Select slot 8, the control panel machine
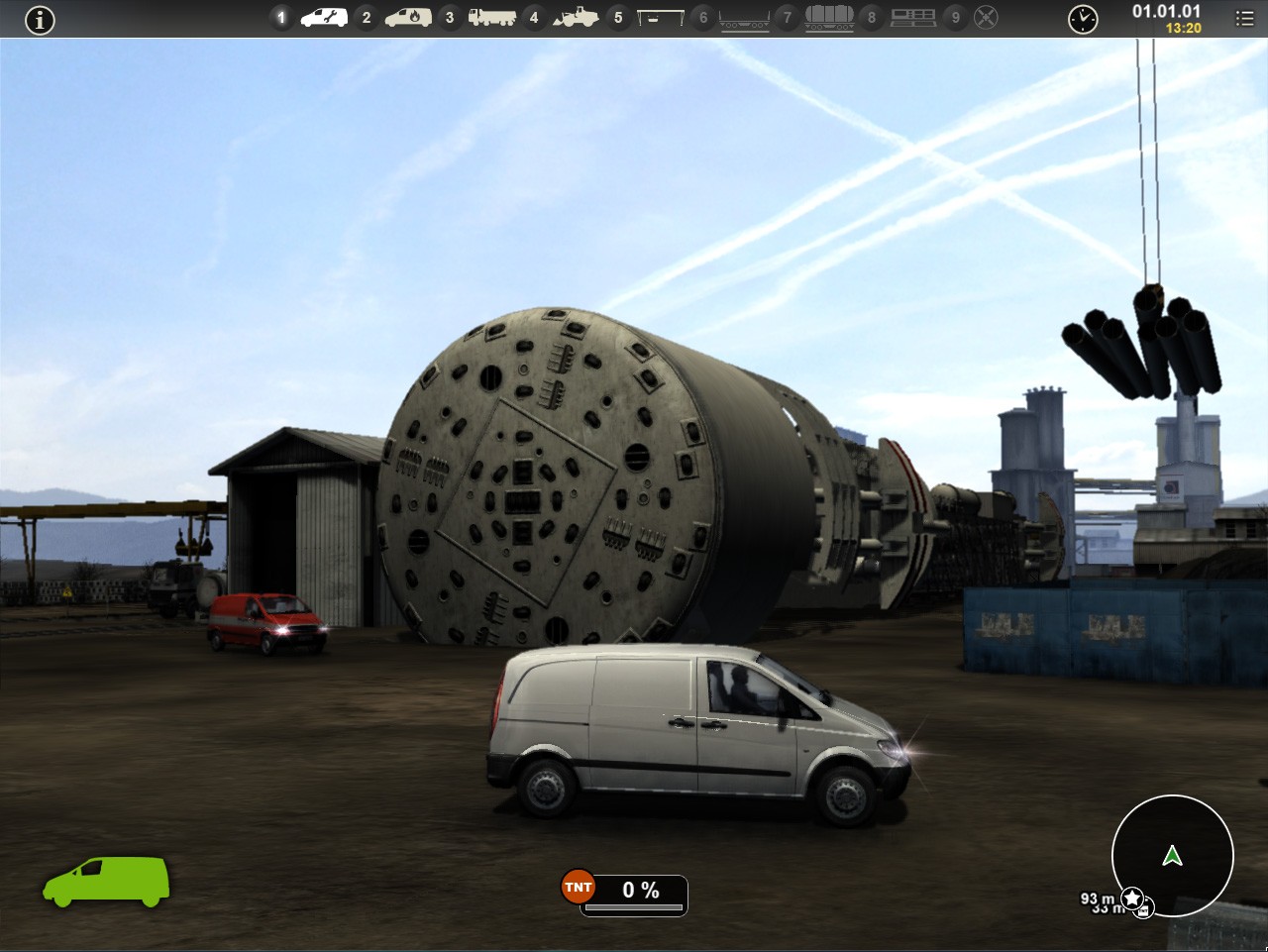 (912, 17)
